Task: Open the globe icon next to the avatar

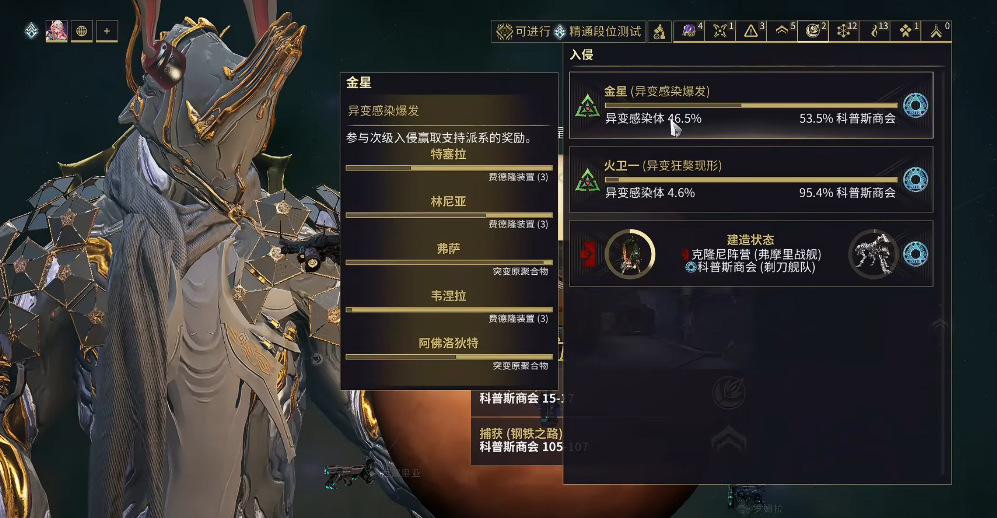Action: (82, 31)
